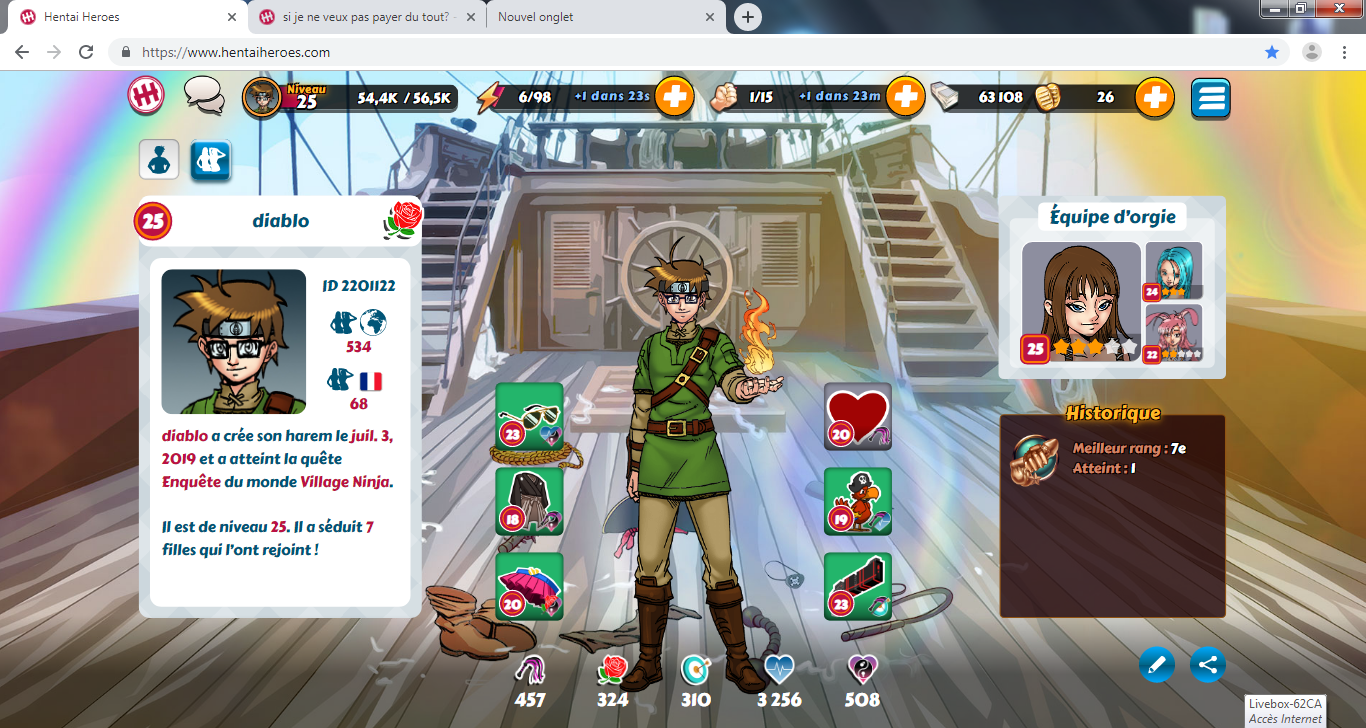The width and height of the screenshot is (1366, 728).
Task: Open a new browser tab
Action: point(747,17)
